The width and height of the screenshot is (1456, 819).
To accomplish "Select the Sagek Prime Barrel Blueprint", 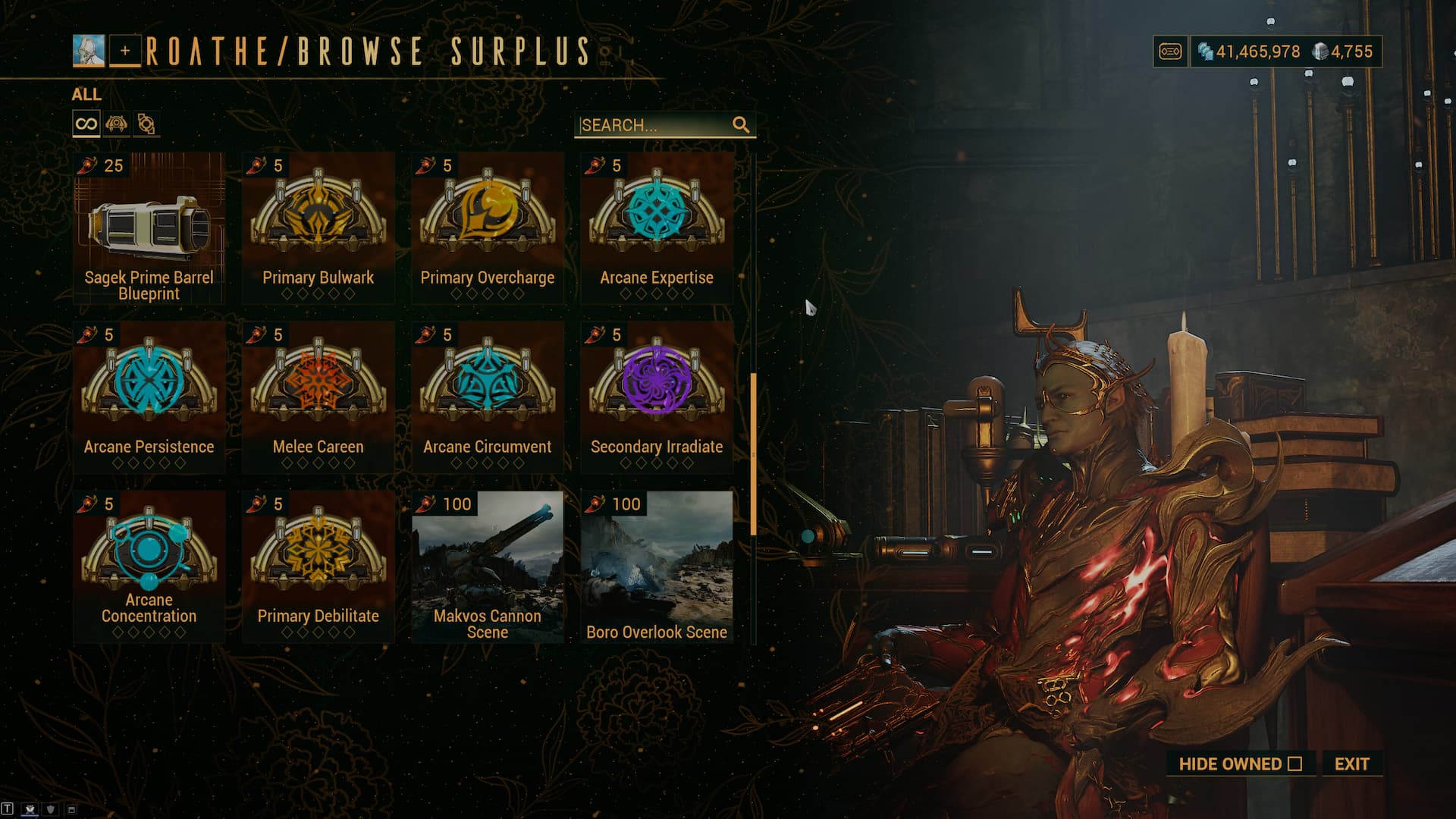I will (149, 227).
